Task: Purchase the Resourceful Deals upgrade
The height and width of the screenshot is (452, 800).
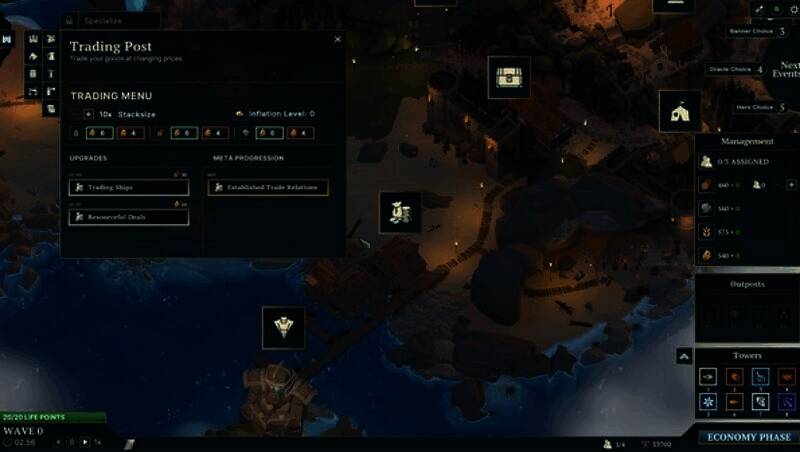Action: [128, 217]
